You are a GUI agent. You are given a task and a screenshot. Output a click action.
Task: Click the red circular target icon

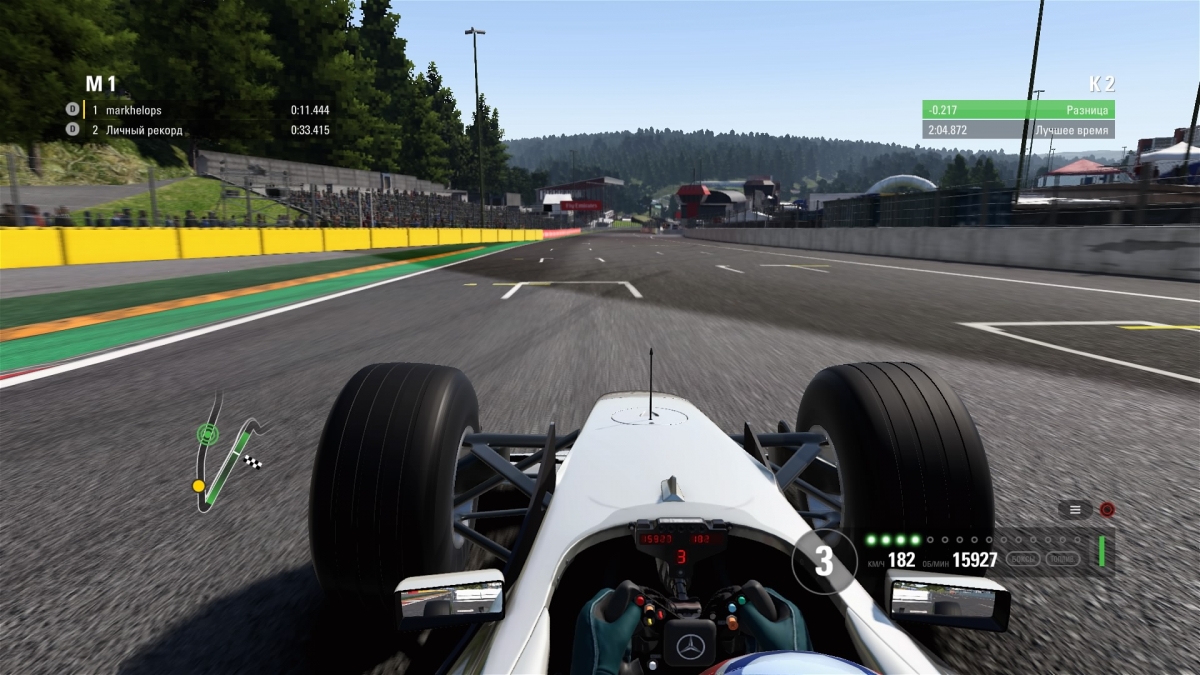tap(1107, 509)
